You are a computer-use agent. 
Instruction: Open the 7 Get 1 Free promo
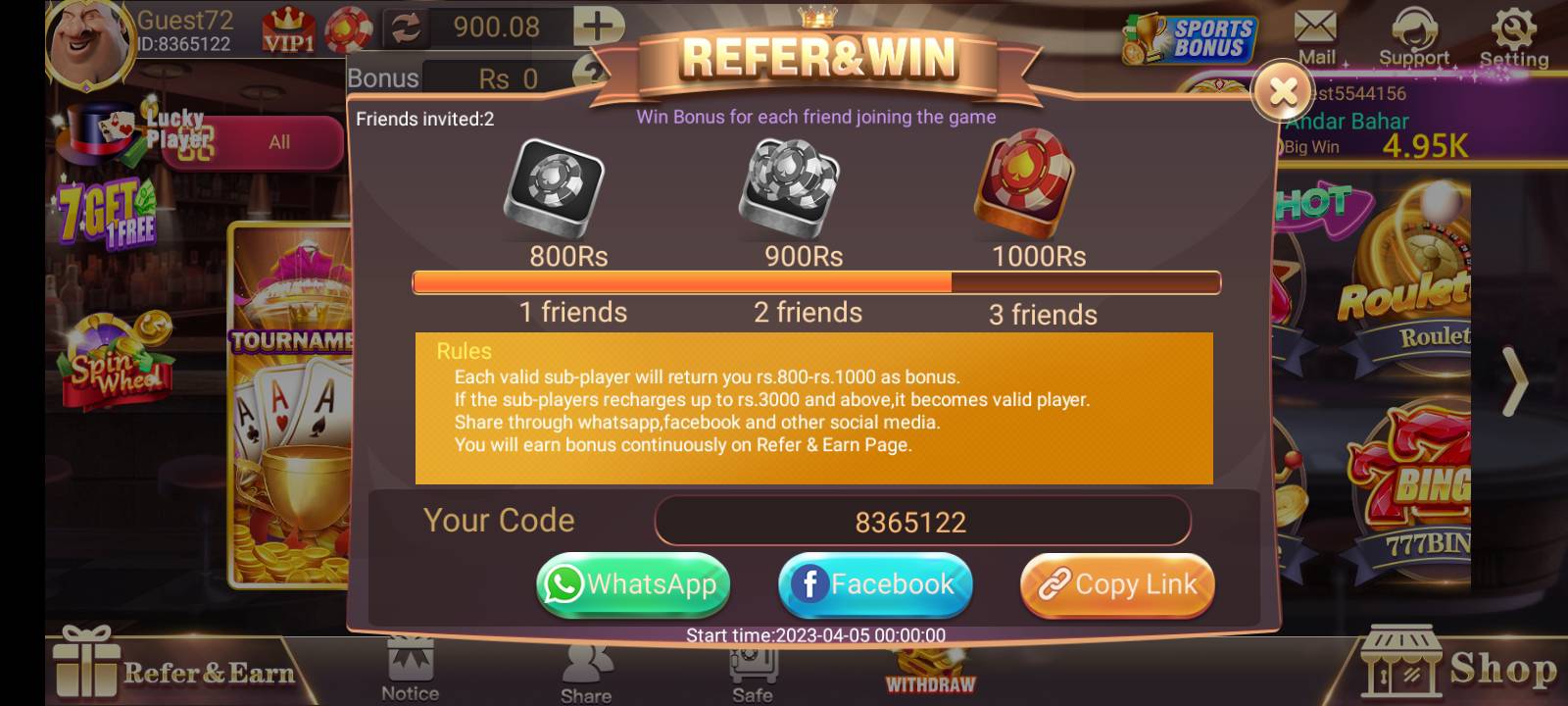[x=105, y=211]
